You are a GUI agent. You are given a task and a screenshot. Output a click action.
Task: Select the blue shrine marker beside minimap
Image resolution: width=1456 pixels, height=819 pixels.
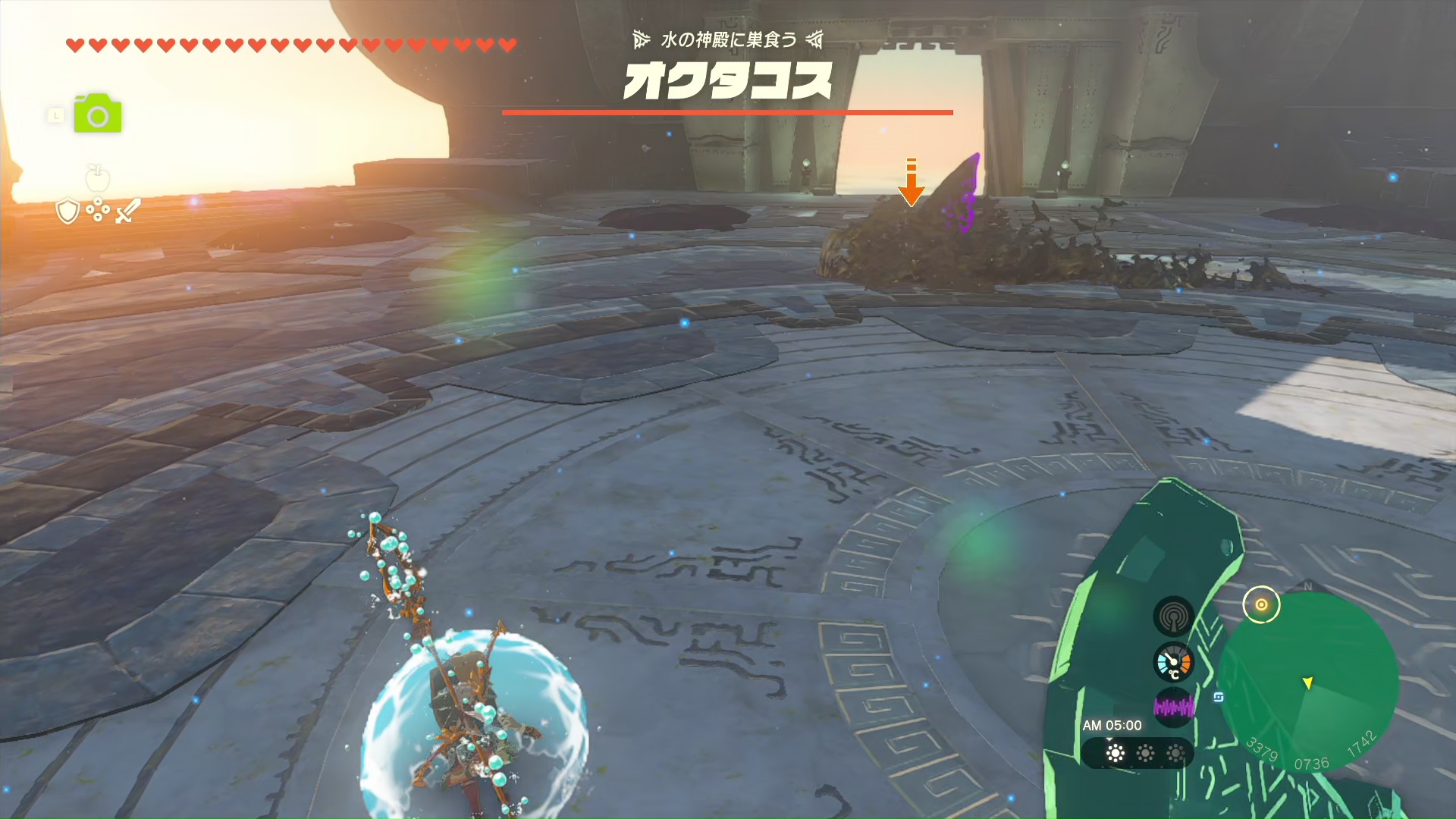tap(1219, 697)
